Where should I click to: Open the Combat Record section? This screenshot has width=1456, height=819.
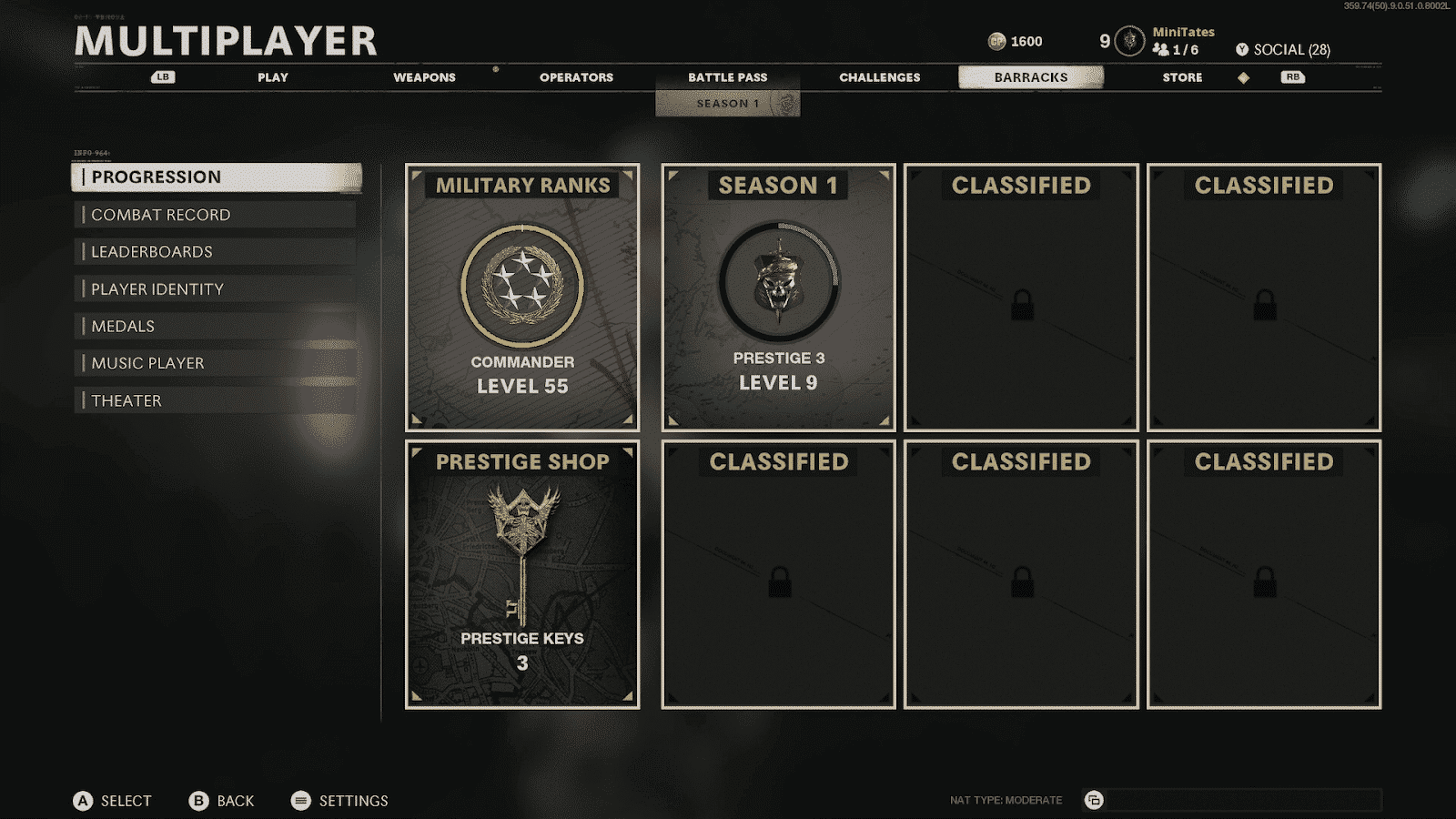pyautogui.click(x=159, y=215)
